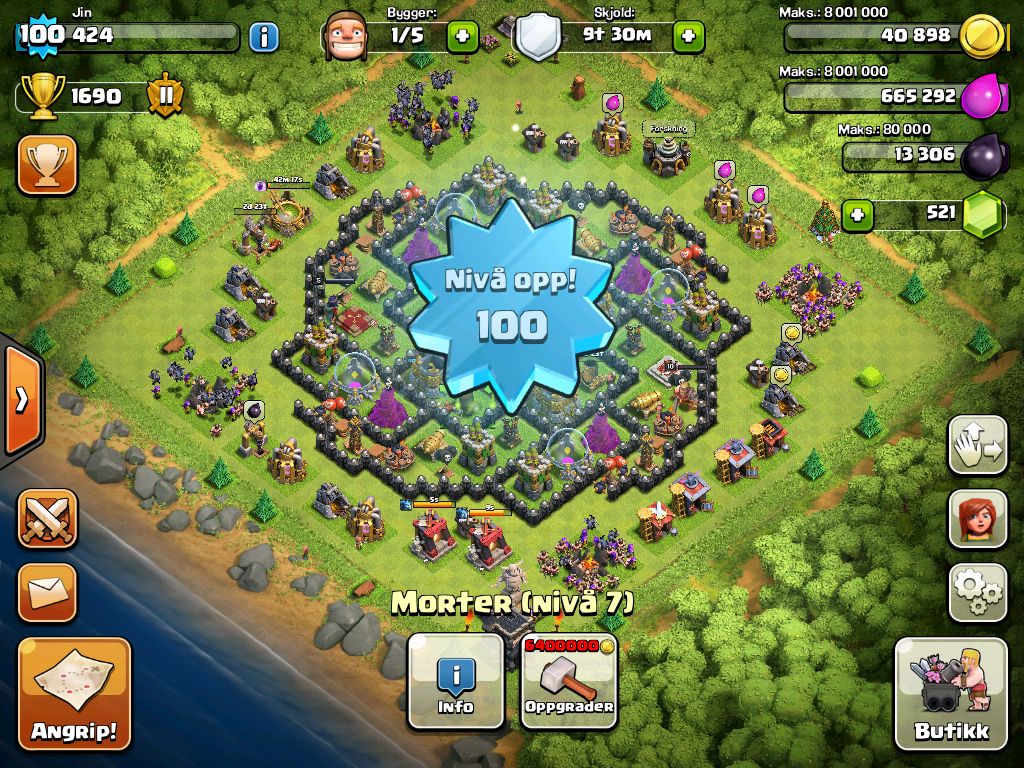Click the blue info button beside the XP bar
This screenshot has width=1024, height=768.
tap(263, 37)
